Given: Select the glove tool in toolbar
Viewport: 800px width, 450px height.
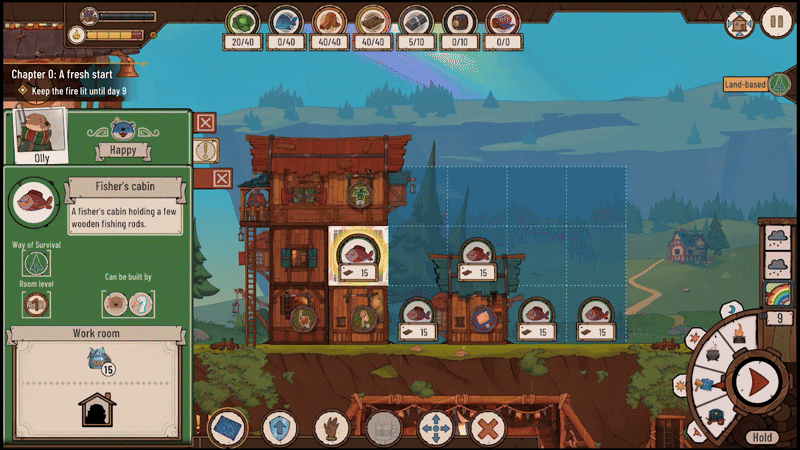Looking at the screenshot, I should (x=331, y=429).
